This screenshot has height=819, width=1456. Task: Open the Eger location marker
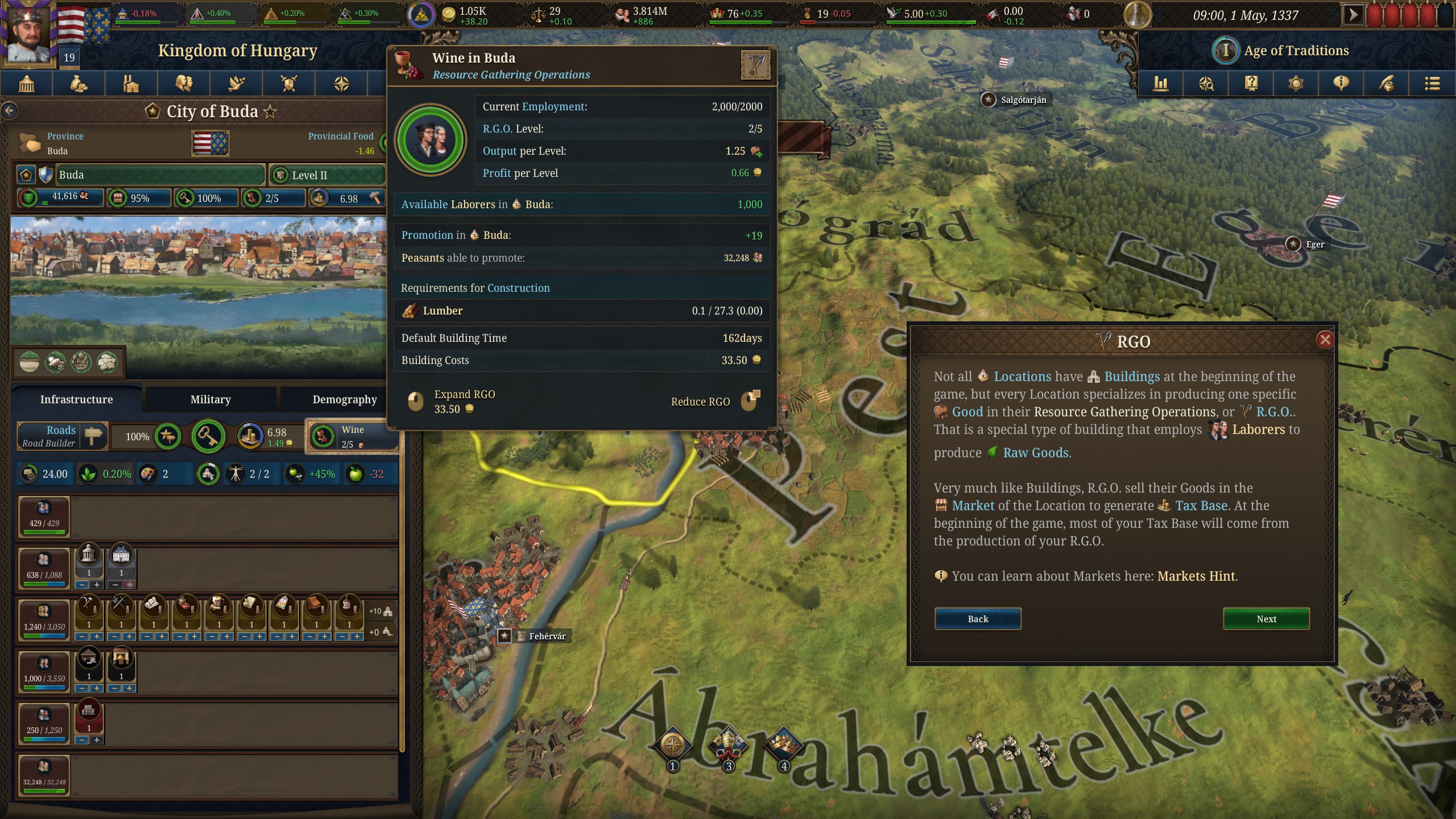[1293, 244]
